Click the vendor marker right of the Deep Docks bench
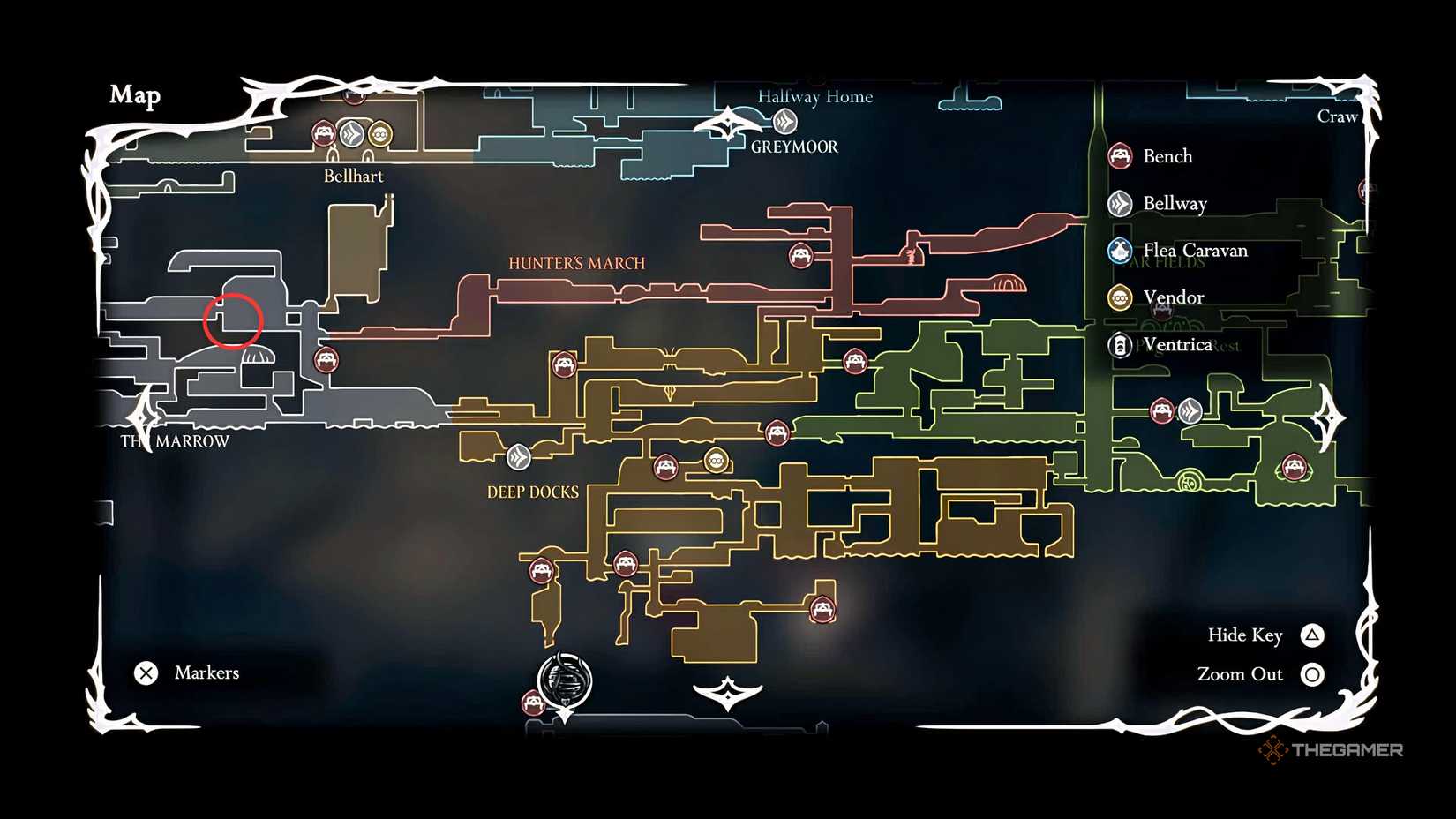The height and width of the screenshot is (819, 1456). point(717,460)
